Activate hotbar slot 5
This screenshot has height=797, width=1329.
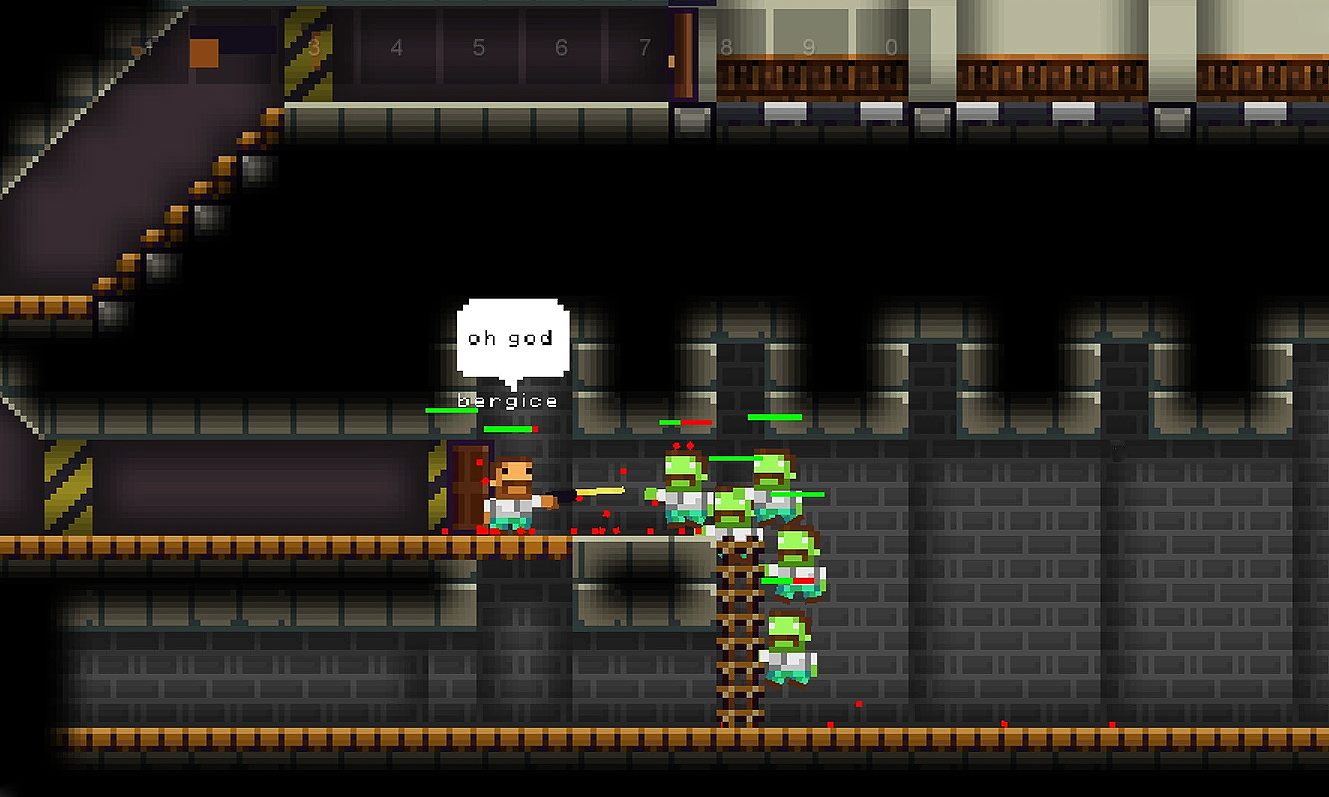[x=479, y=47]
